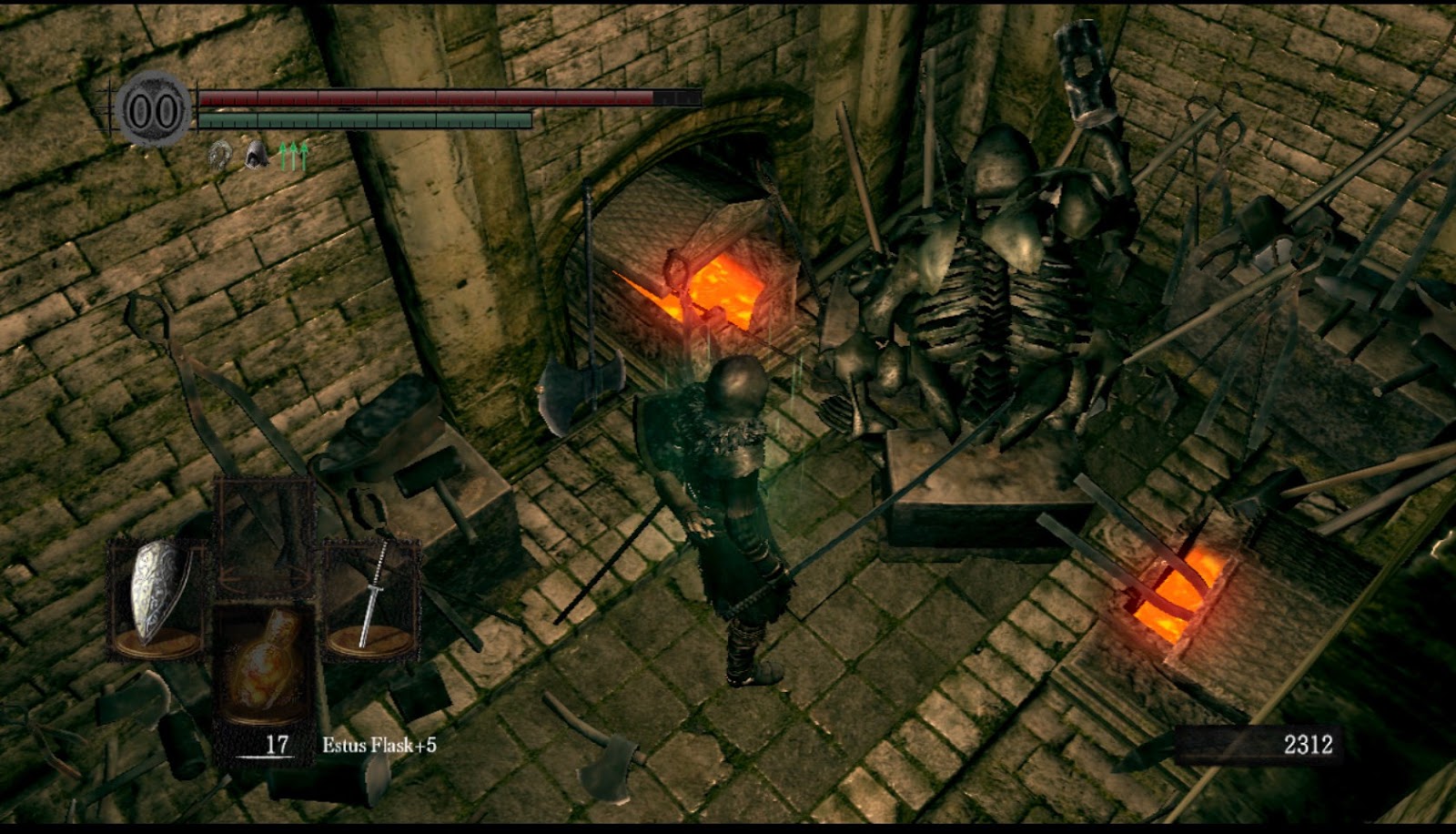Click the flask count showing 17
This screenshot has height=834, width=1456.
[x=275, y=745]
